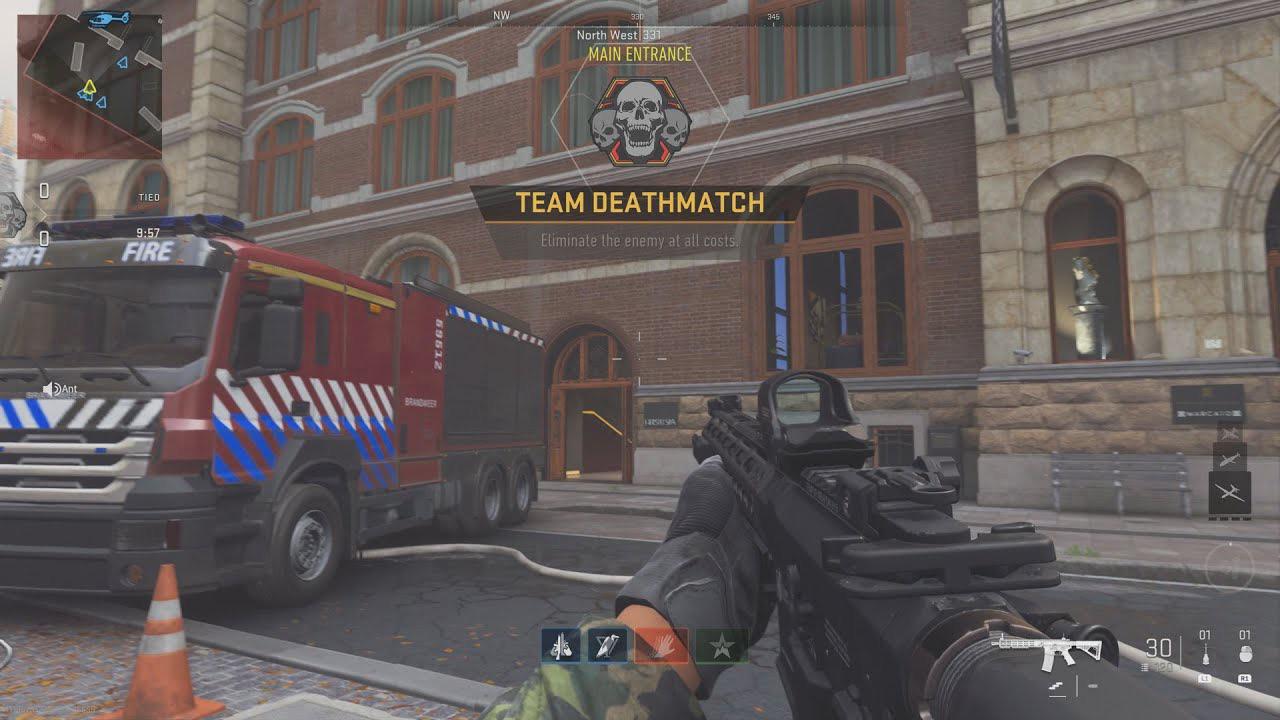1280x720 pixels.
Task: Expand the MAIN ENTRANCE objective marker
Action: [x=640, y=57]
